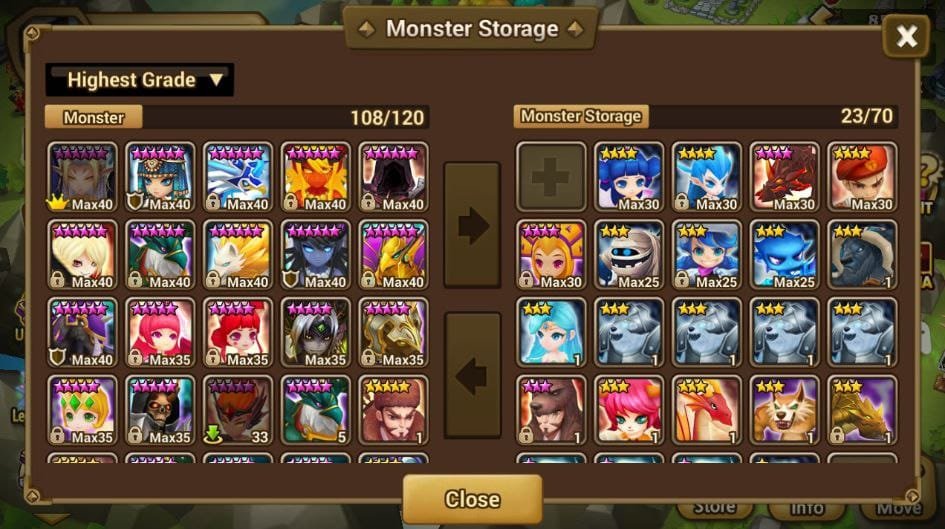Screen dimensions: 945x529
Task: Select the red beret soldier in storage
Action: click(x=863, y=176)
